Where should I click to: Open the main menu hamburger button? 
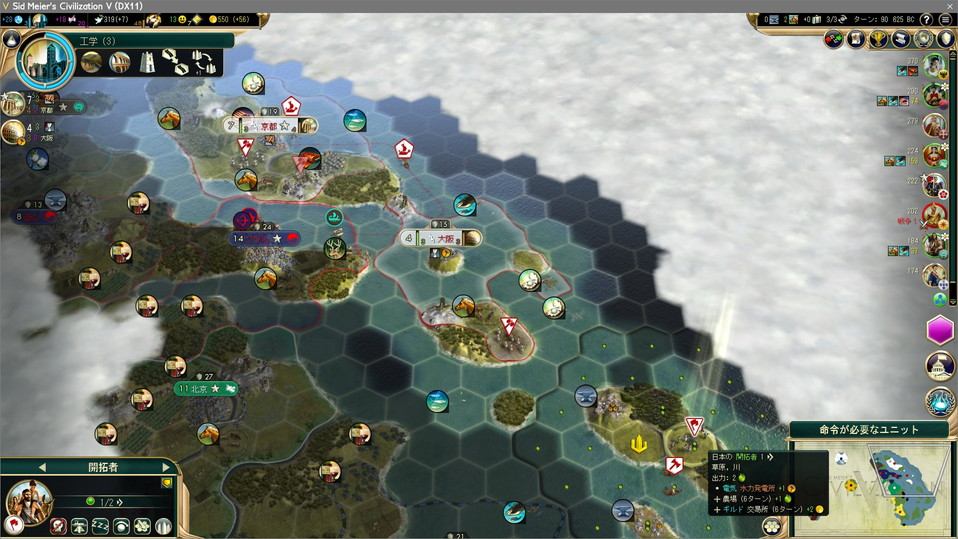pos(945,19)
